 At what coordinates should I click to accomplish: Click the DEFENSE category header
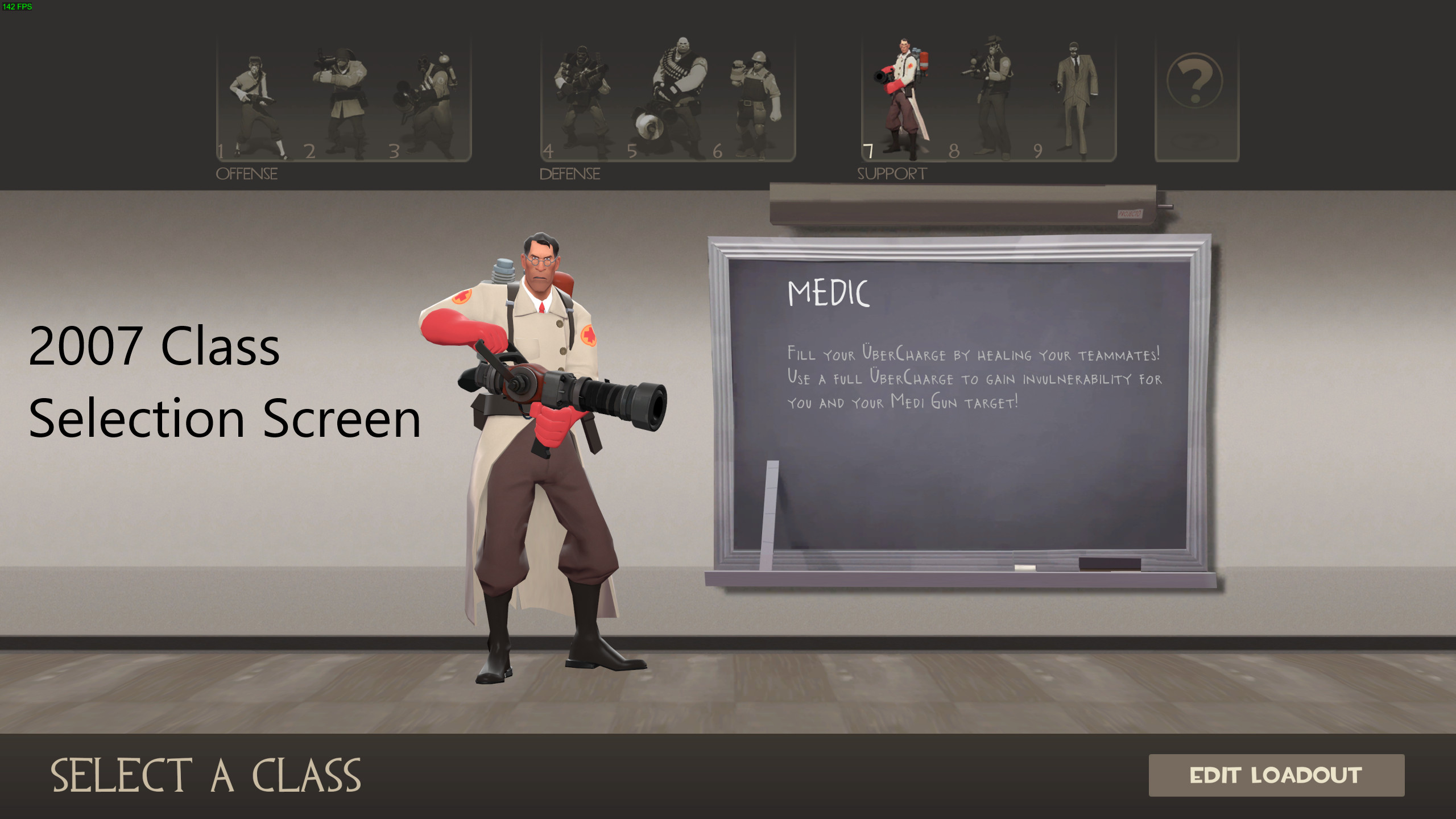pos(569,173)
